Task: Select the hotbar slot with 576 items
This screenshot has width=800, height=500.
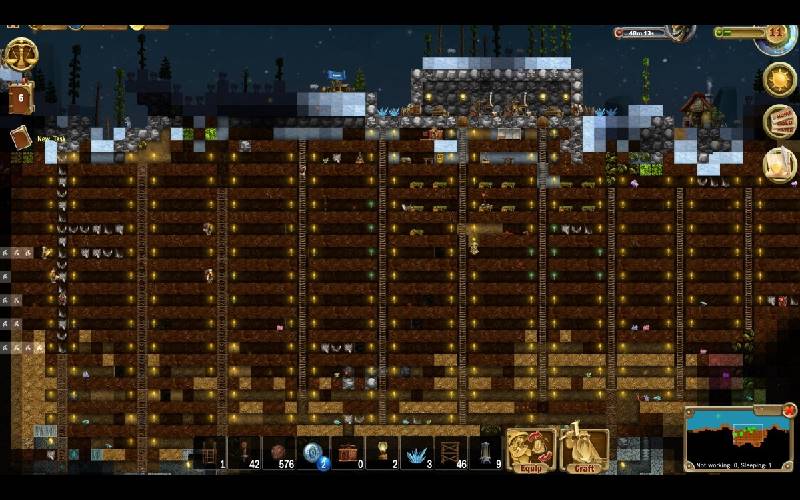Action: pos(279,452)
